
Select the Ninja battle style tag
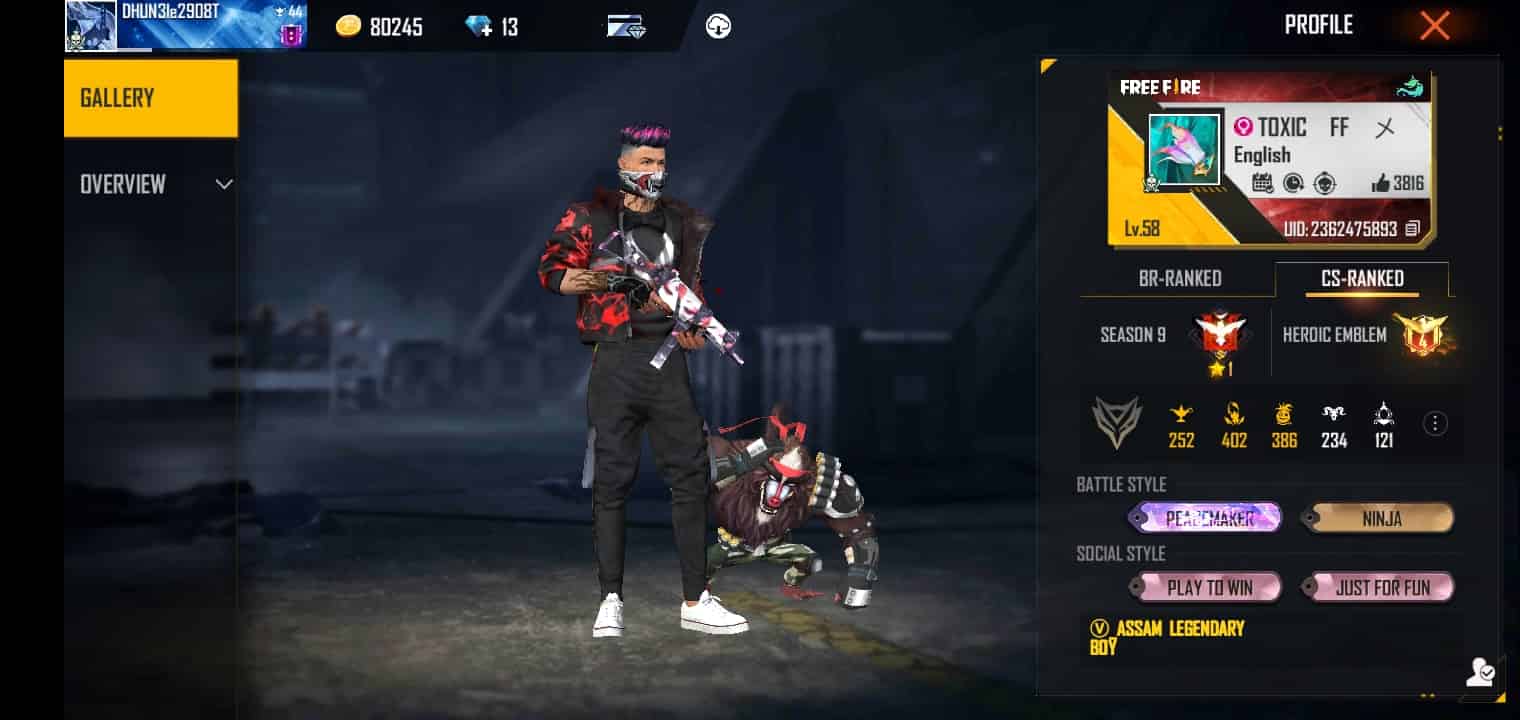pos(1381,518)
